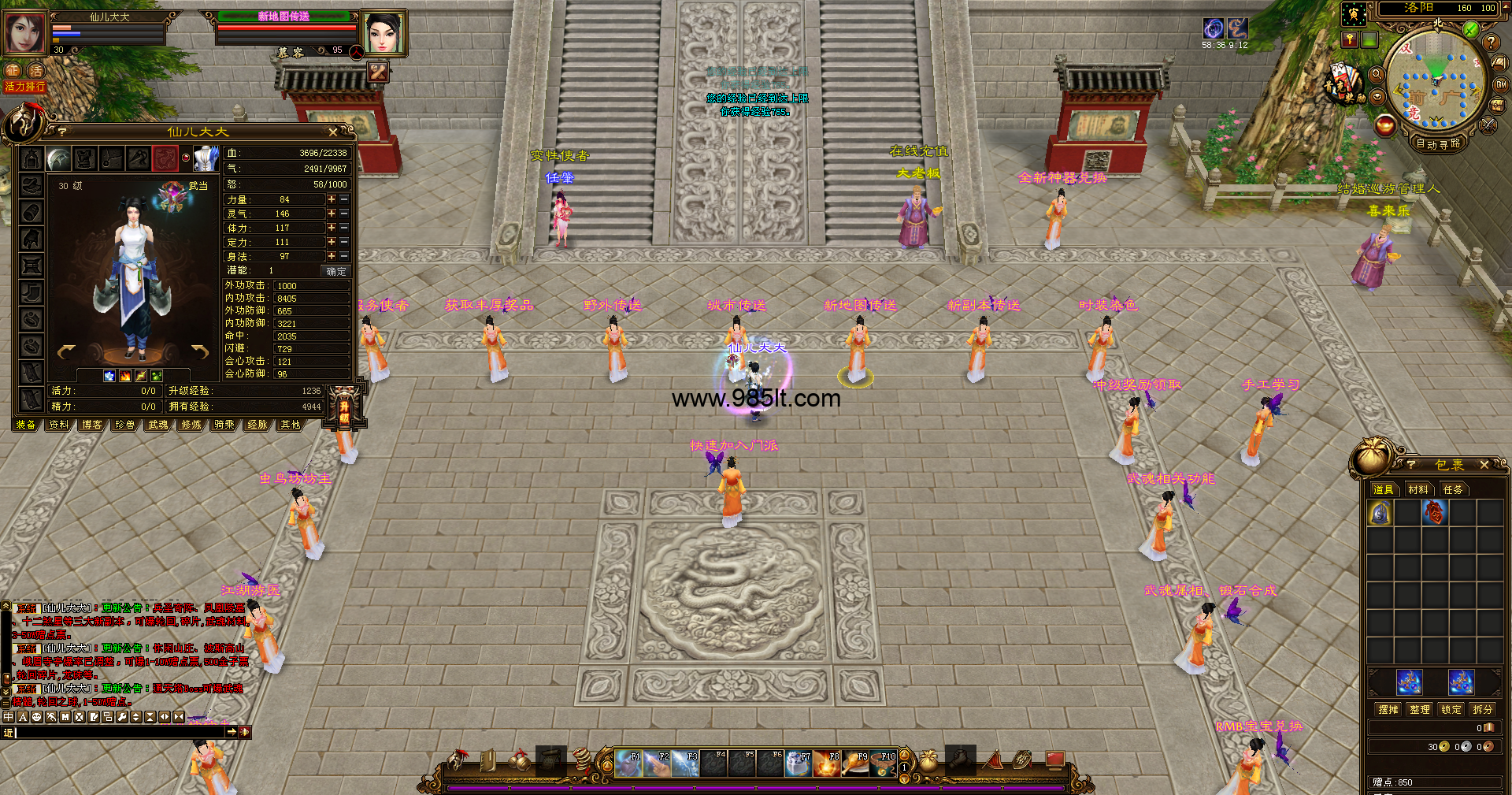The width and height of the screenshot is (1512, 795).
Task: Open the 珍兽 pet tab
Action: point(125,425)
